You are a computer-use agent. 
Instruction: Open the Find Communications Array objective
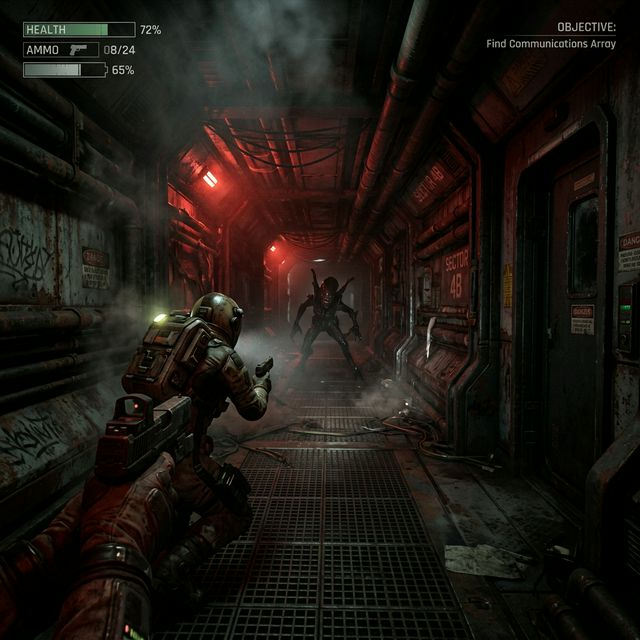point(550,44)
